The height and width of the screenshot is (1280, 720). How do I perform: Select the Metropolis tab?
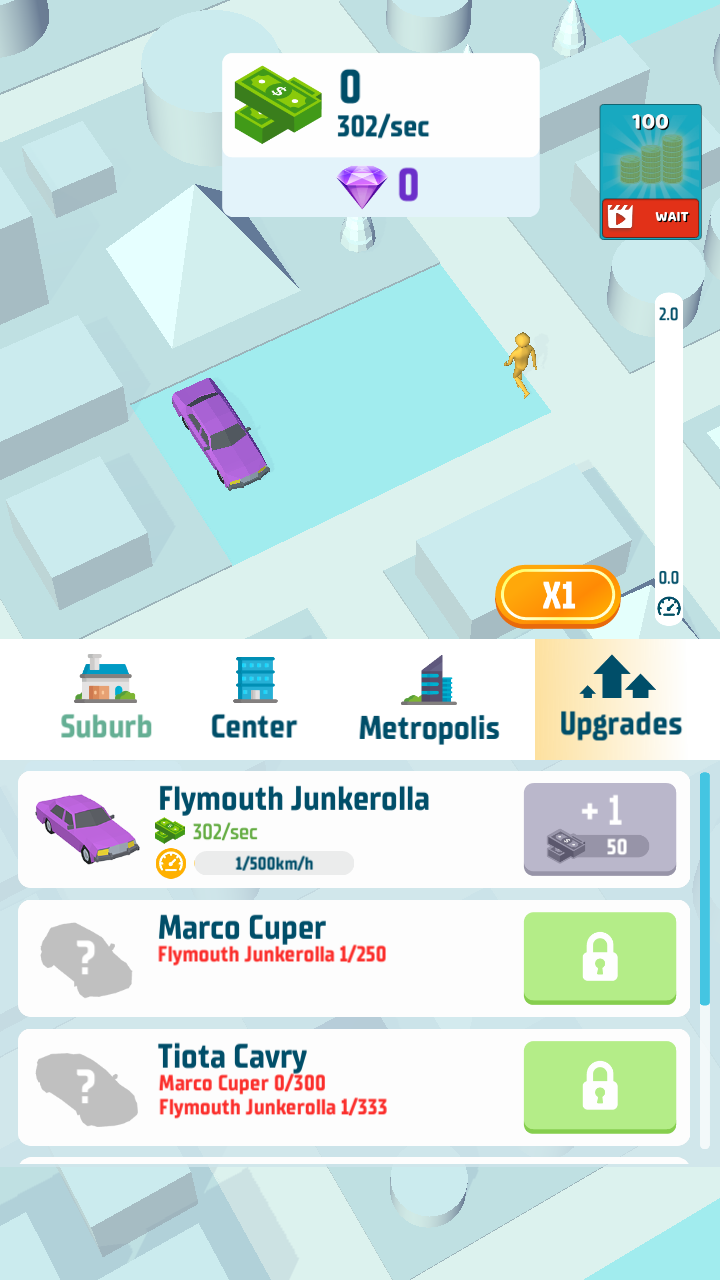[428, 700]
